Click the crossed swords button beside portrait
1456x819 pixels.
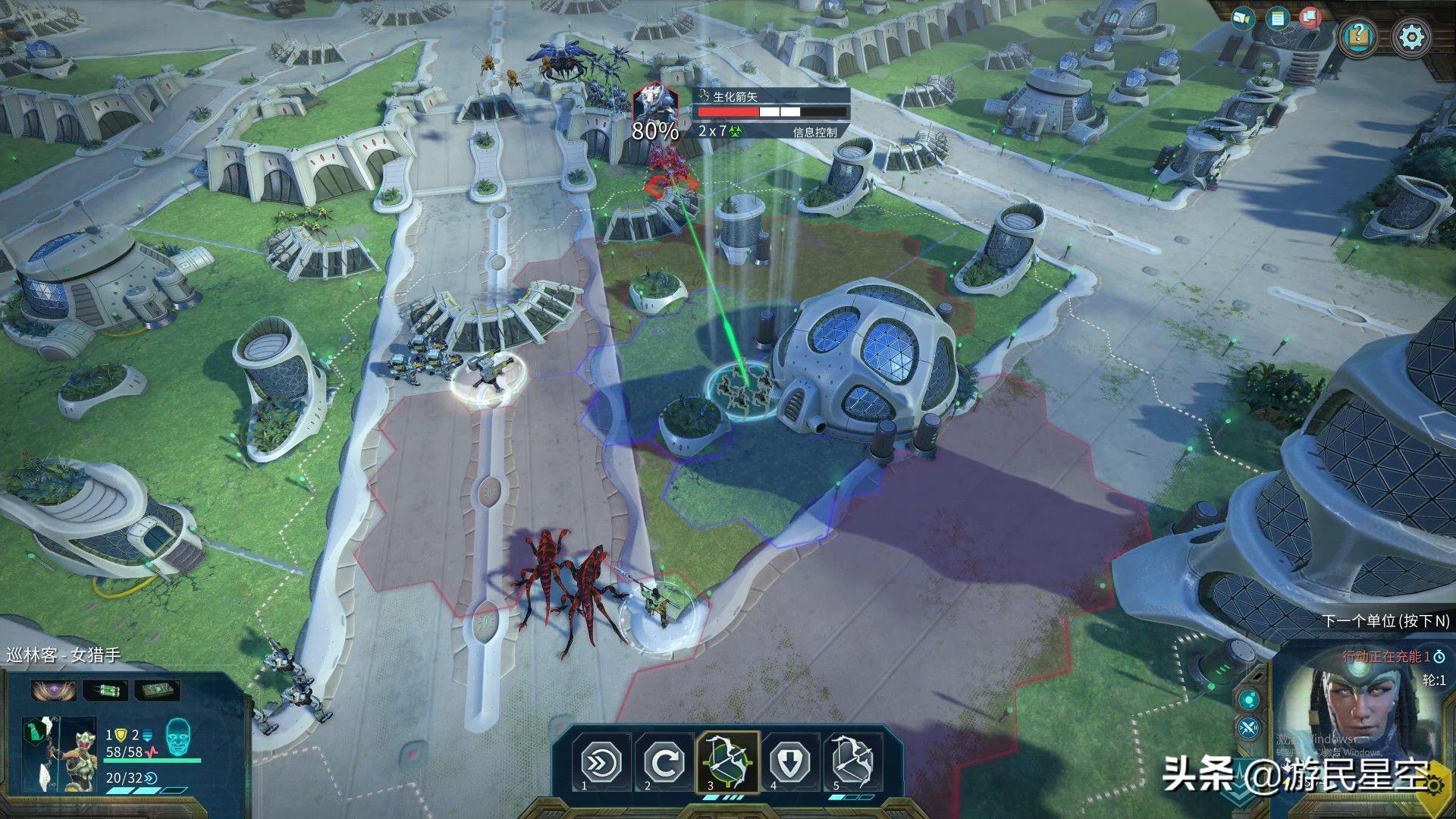coord(1247,729)
